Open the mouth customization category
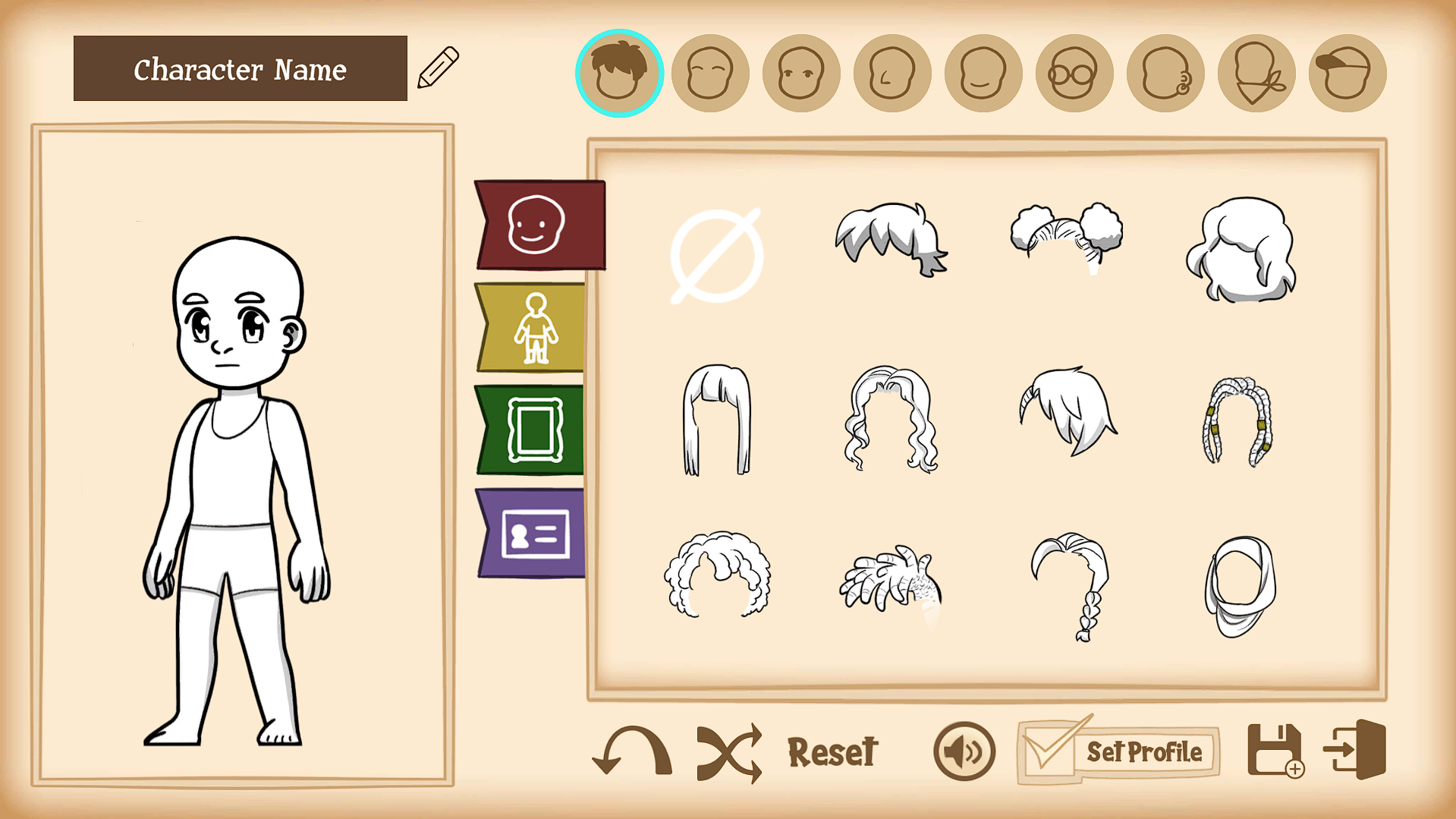 click(983, 72)
